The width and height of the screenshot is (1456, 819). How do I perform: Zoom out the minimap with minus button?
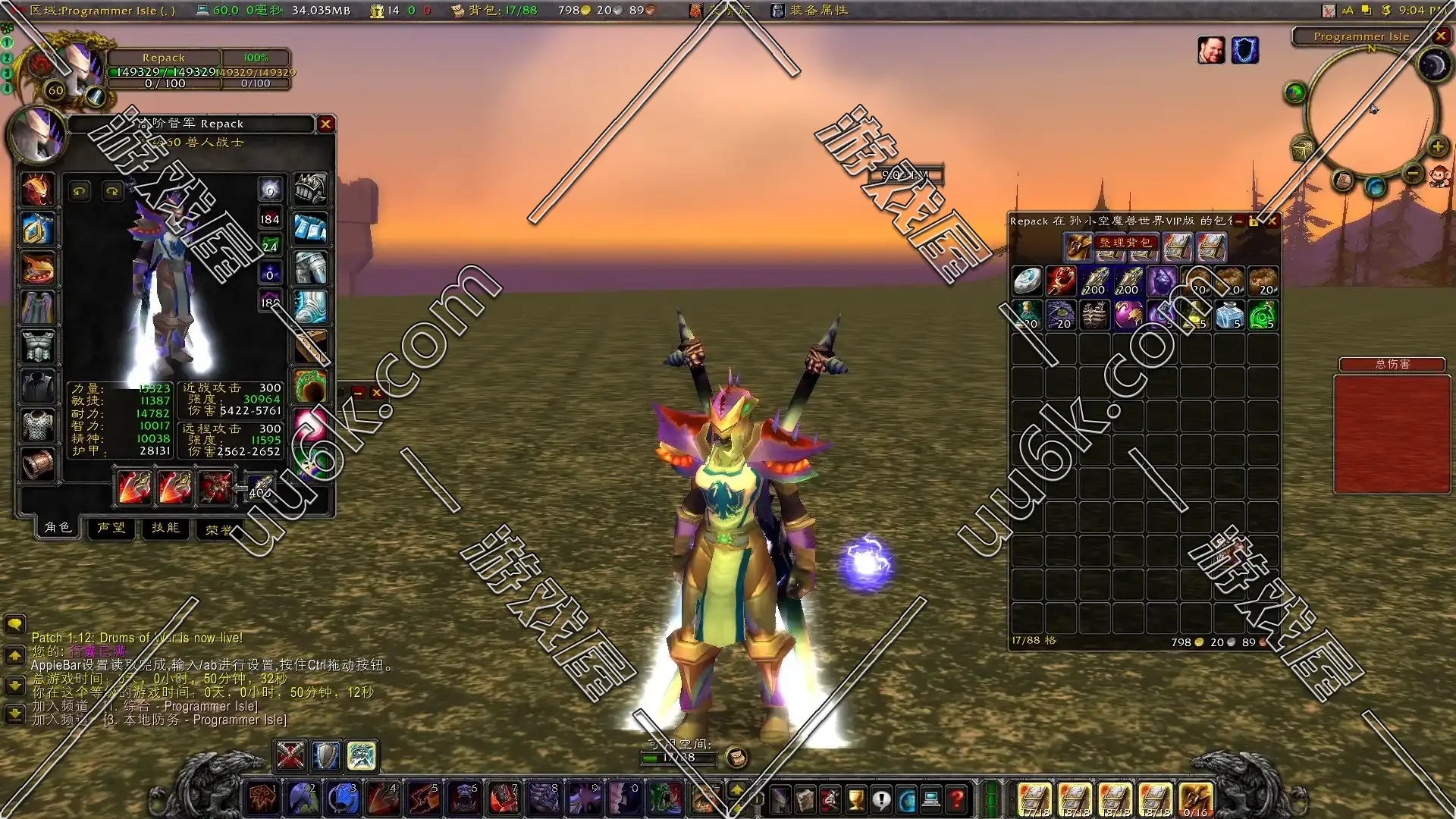pos(1412,174)
